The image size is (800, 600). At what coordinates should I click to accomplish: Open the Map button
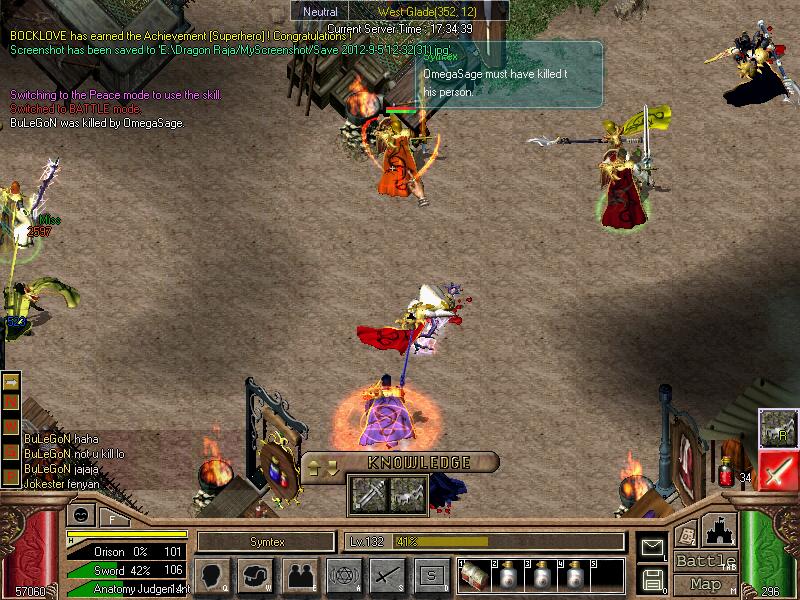[x=706, y=584]
